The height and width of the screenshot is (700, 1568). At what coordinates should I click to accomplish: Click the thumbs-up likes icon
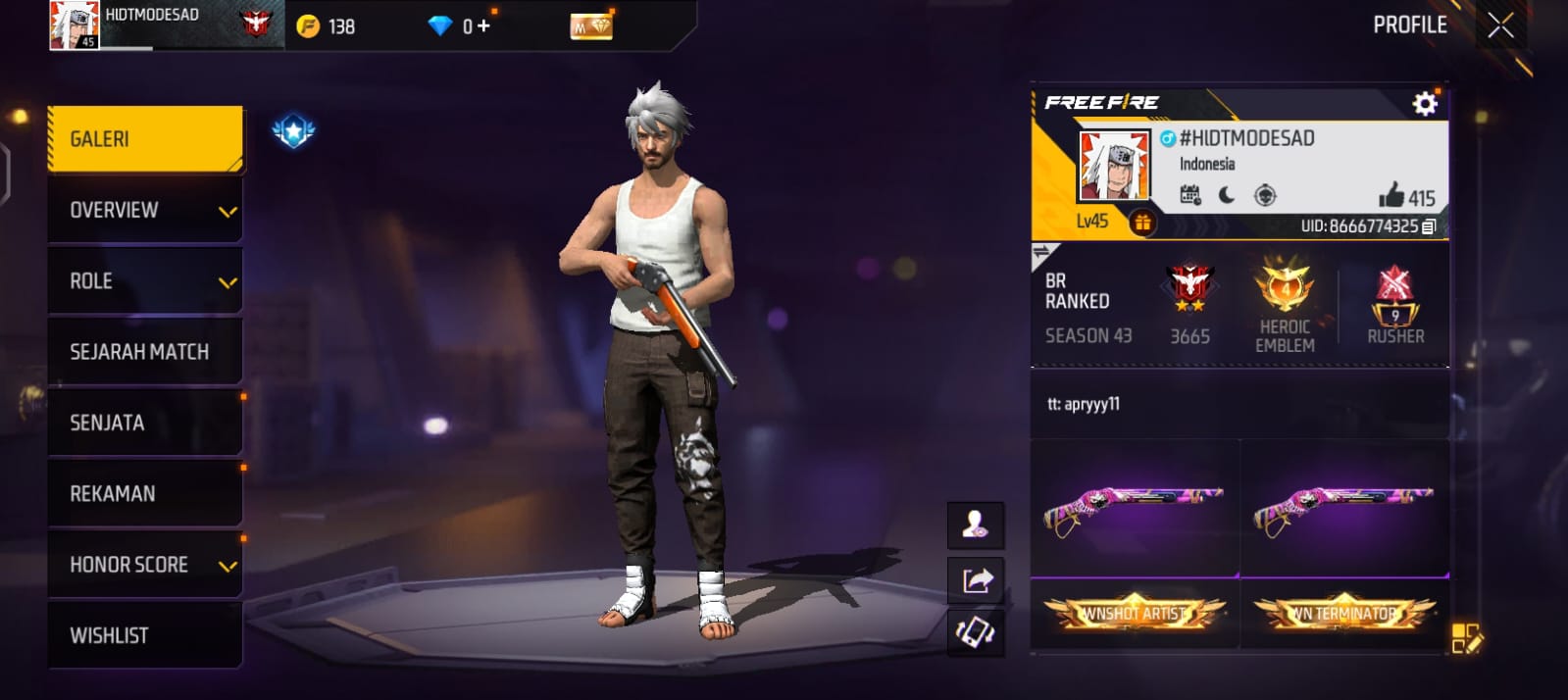1391,195
